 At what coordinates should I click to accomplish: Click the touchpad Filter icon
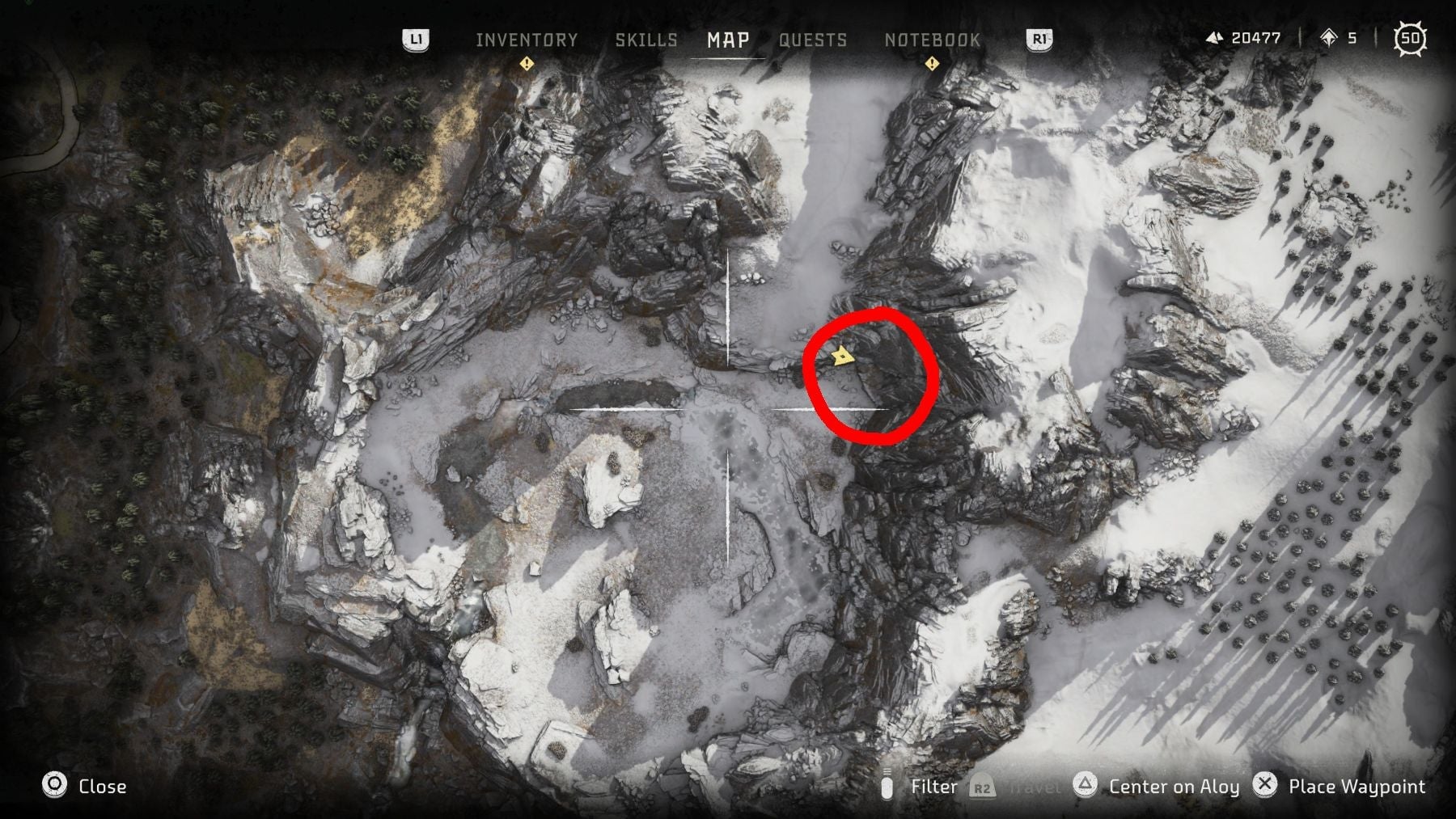[x=888, y=785]
